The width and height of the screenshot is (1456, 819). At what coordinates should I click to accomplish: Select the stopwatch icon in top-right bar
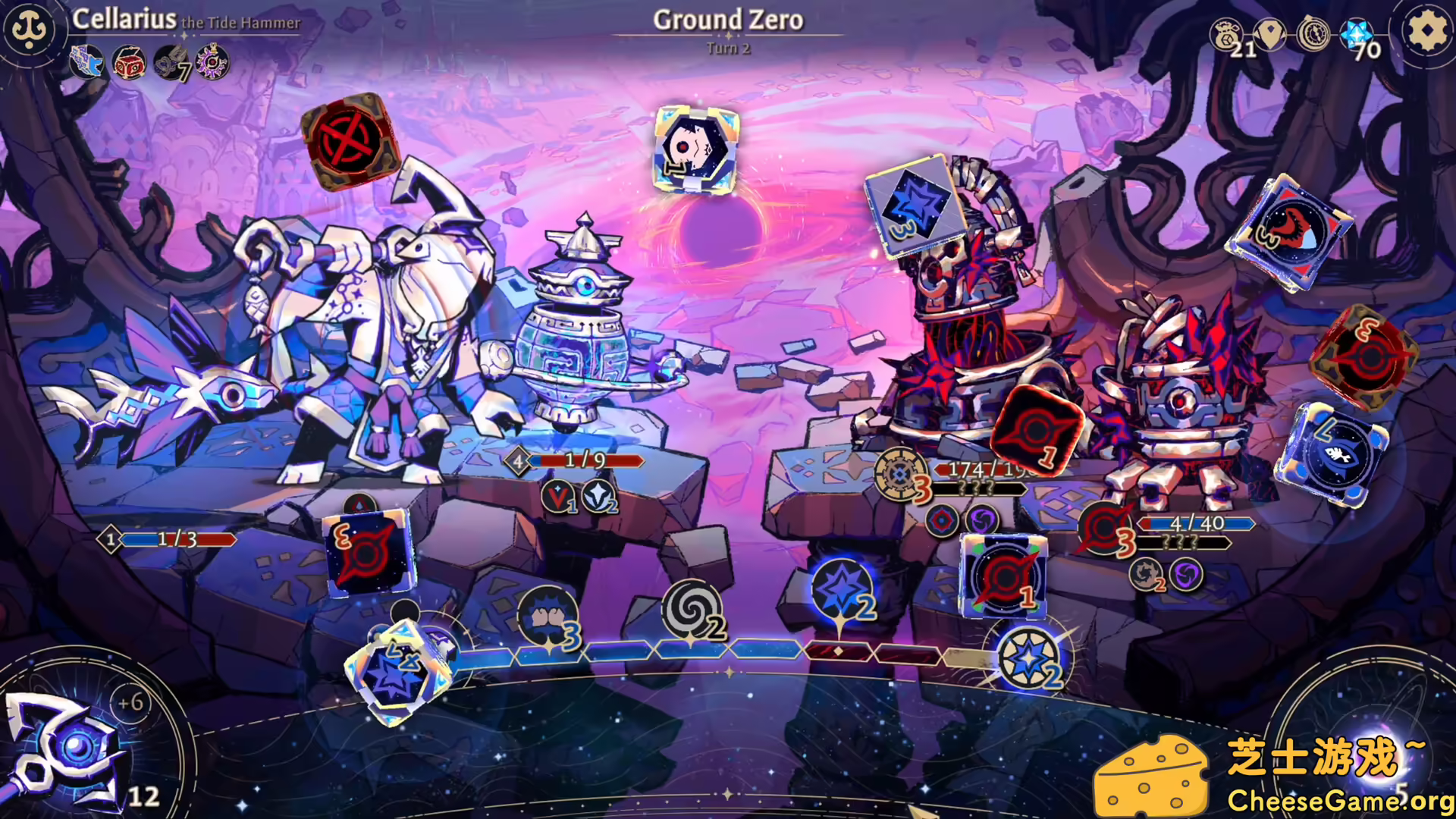(1314, 33)
